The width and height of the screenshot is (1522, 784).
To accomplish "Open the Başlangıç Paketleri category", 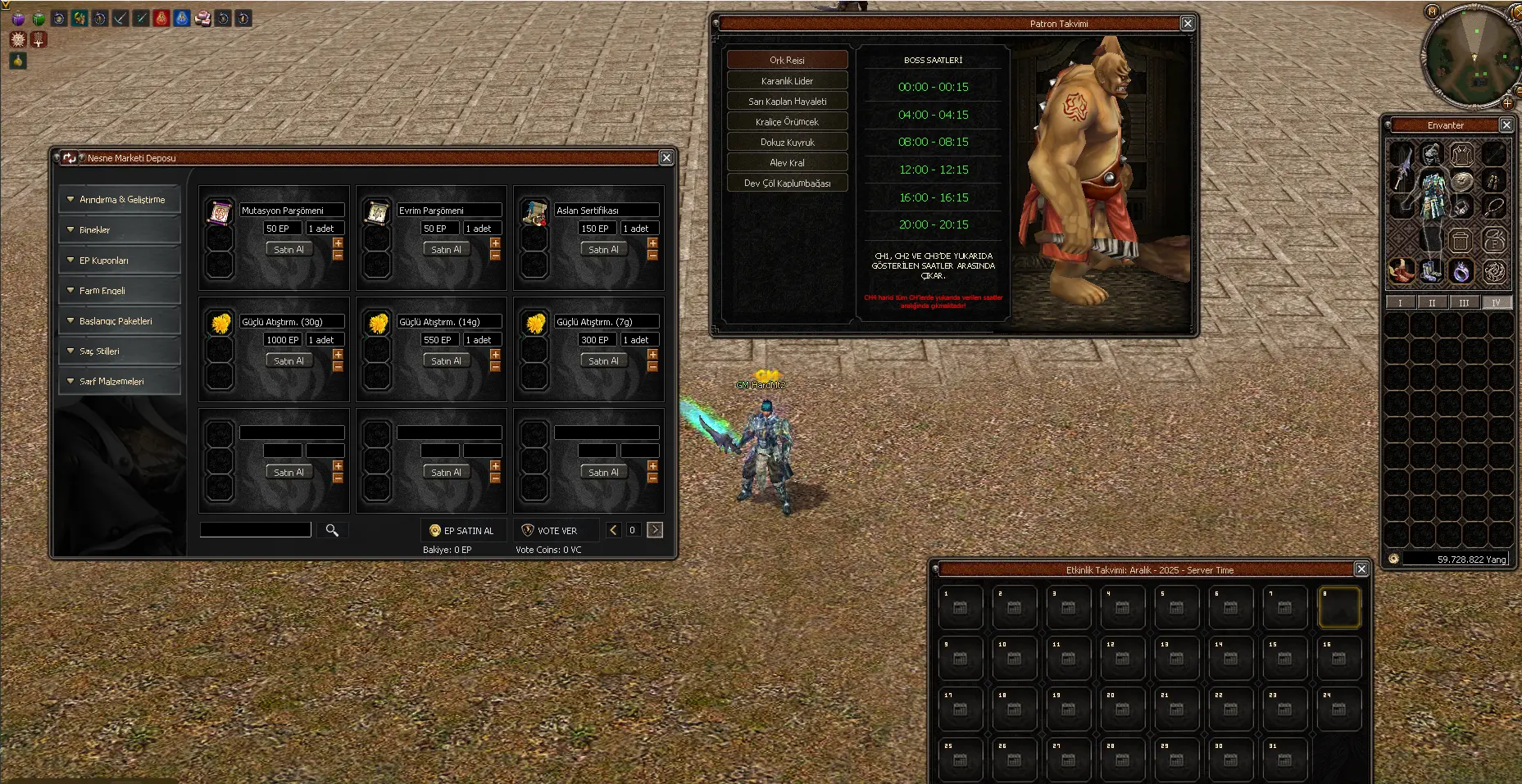I will tap(120, 321).
